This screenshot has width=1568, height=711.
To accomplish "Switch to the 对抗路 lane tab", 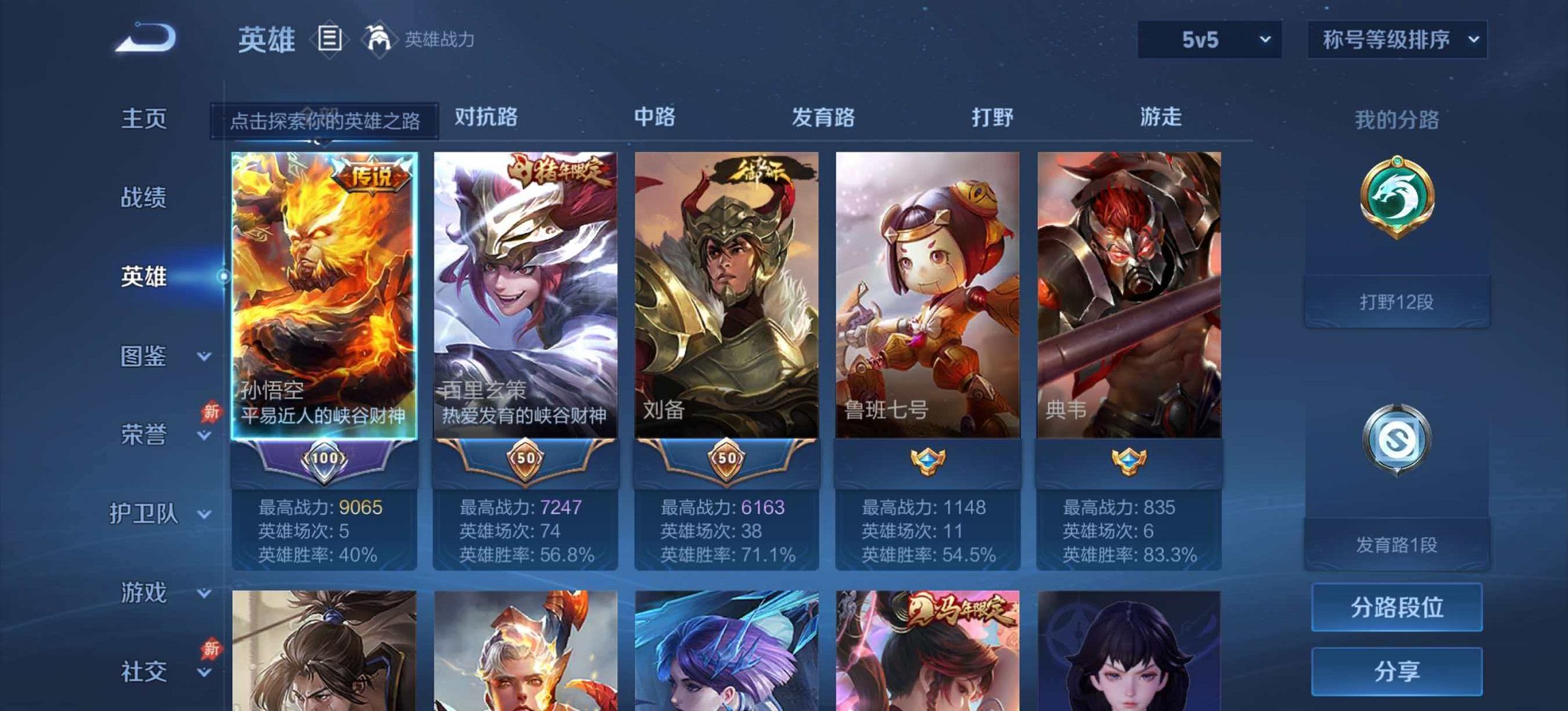I will (486, 118).
